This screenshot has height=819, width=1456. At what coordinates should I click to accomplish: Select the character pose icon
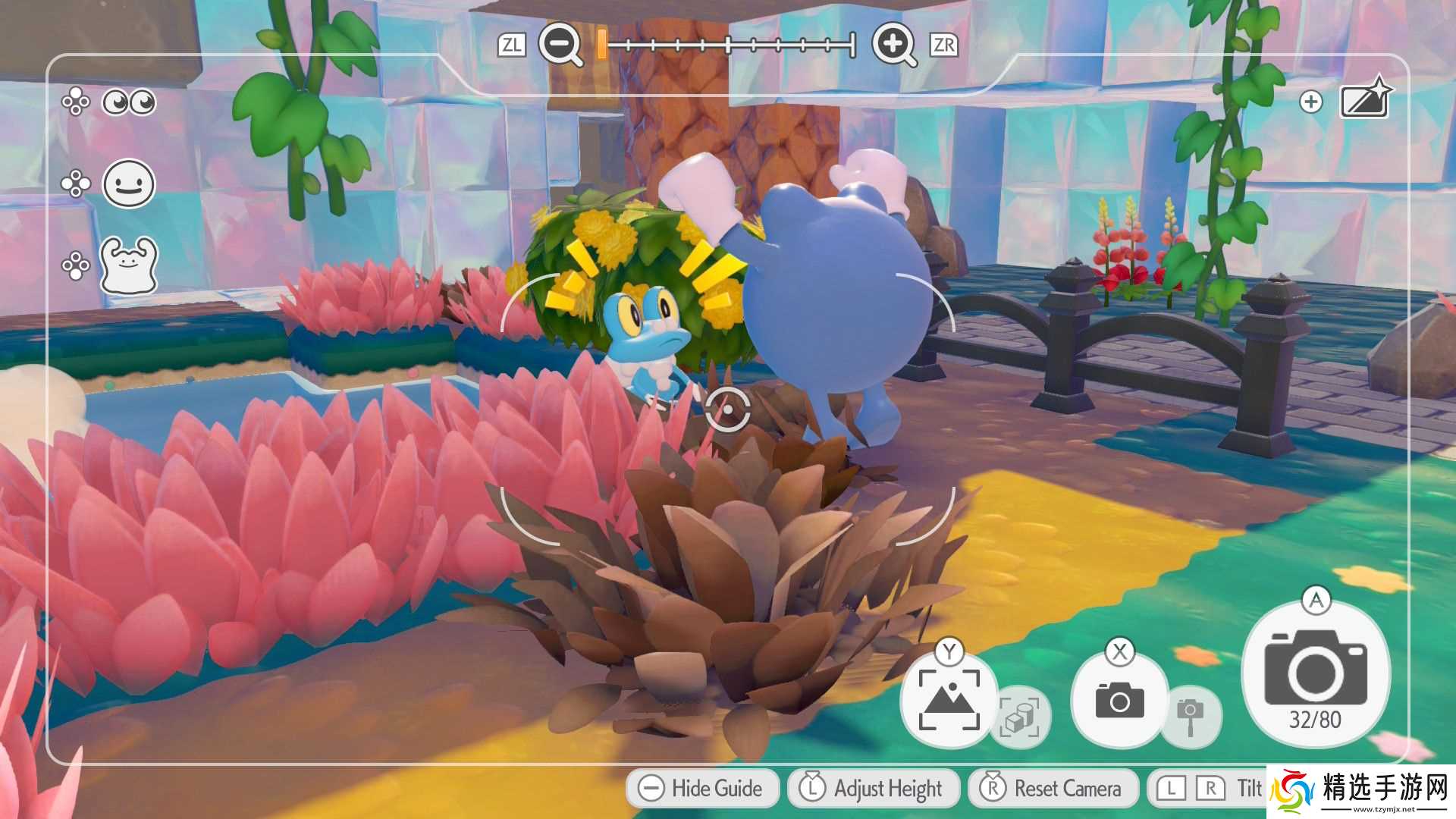pos(129,265)
